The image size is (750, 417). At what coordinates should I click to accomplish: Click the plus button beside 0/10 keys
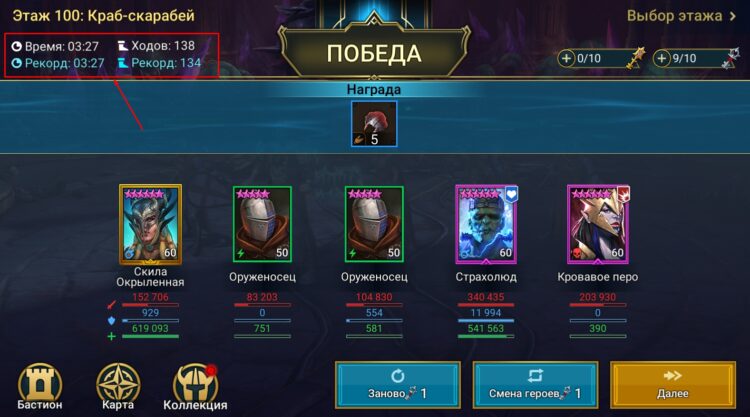coord(567,59)
